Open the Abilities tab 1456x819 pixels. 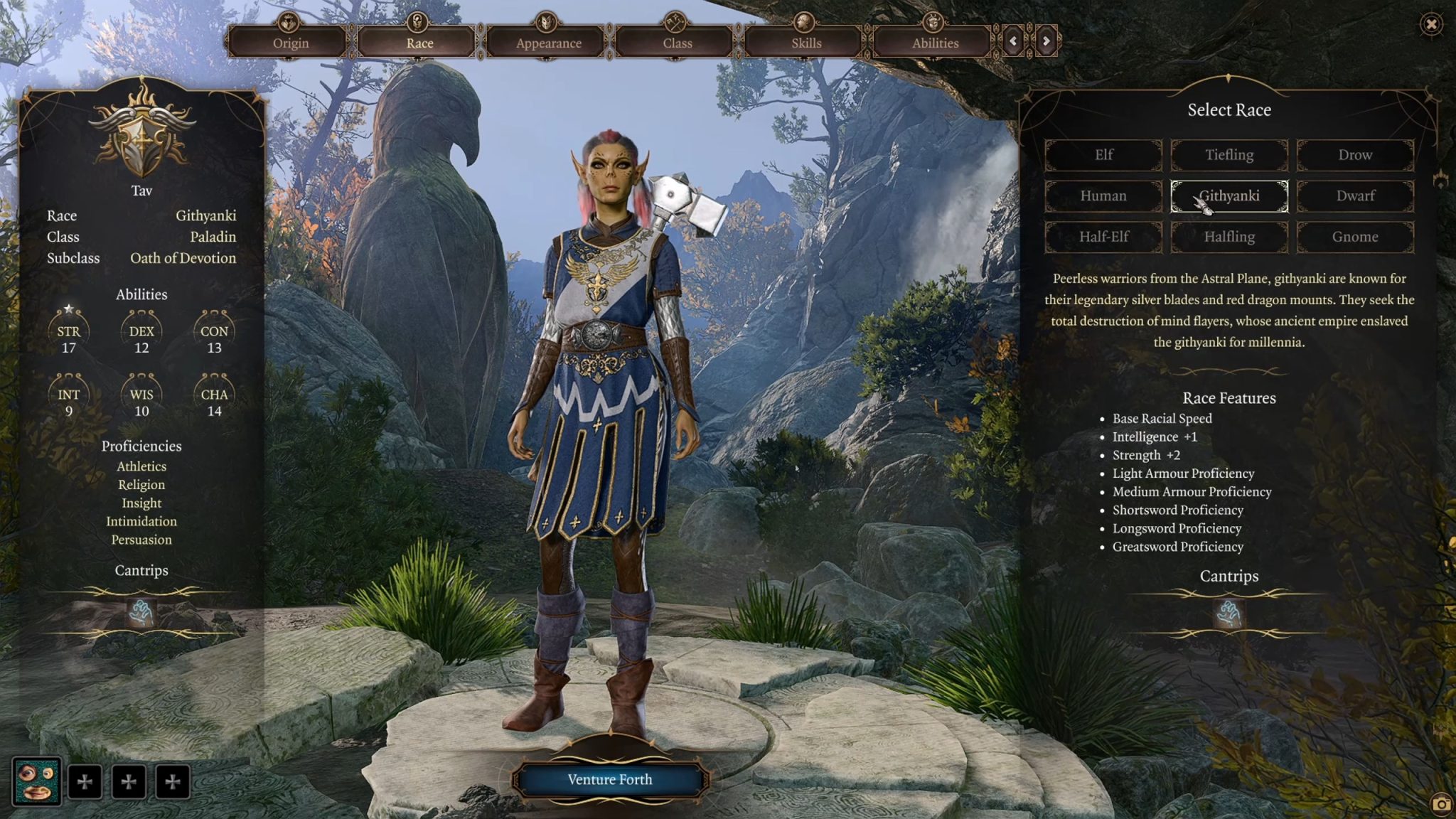[935, 42]
